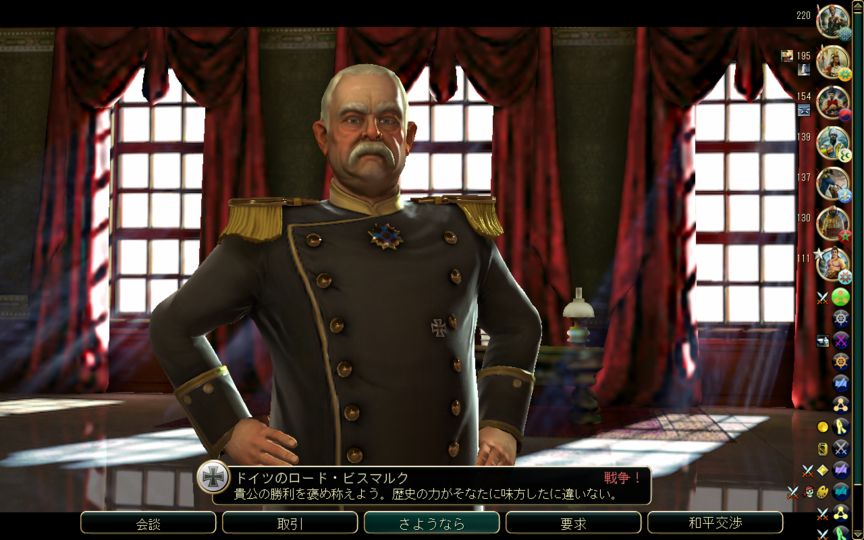Select the leader portrait with score 139
The width and height of the screenshot is (864, 540).
coord(832,142)
